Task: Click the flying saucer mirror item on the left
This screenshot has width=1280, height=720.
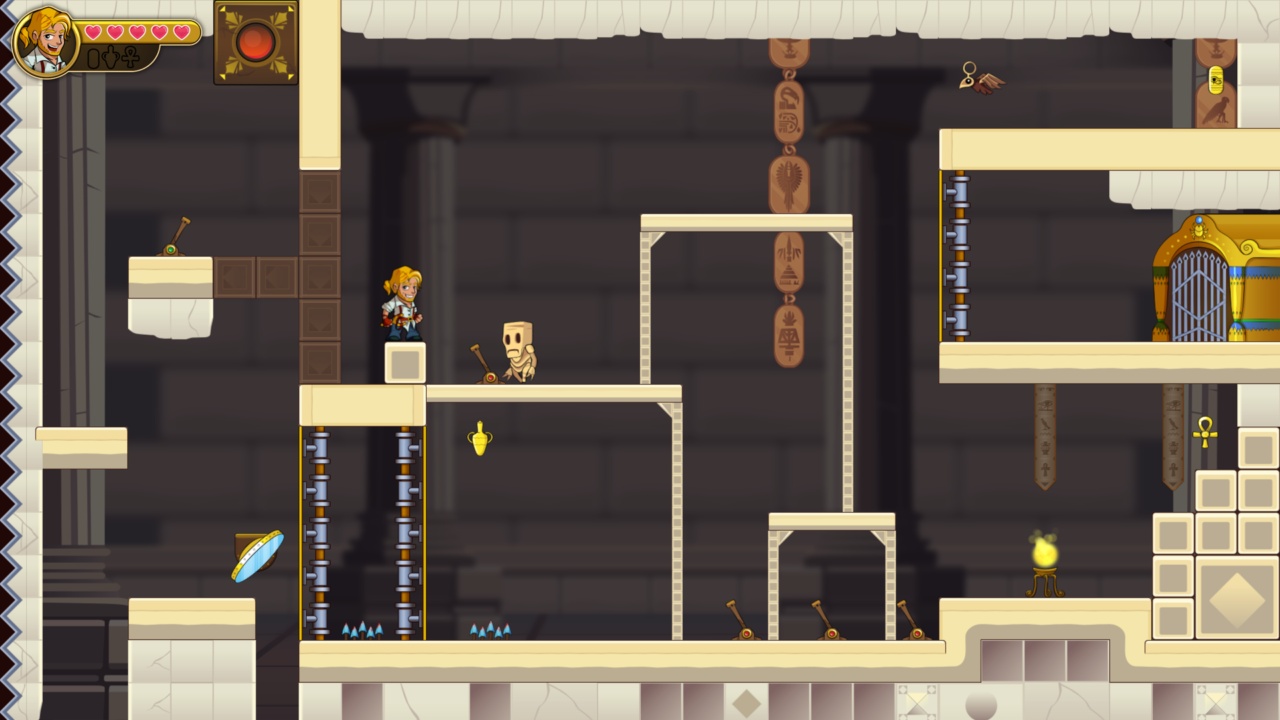Action: tap(255, 556)
